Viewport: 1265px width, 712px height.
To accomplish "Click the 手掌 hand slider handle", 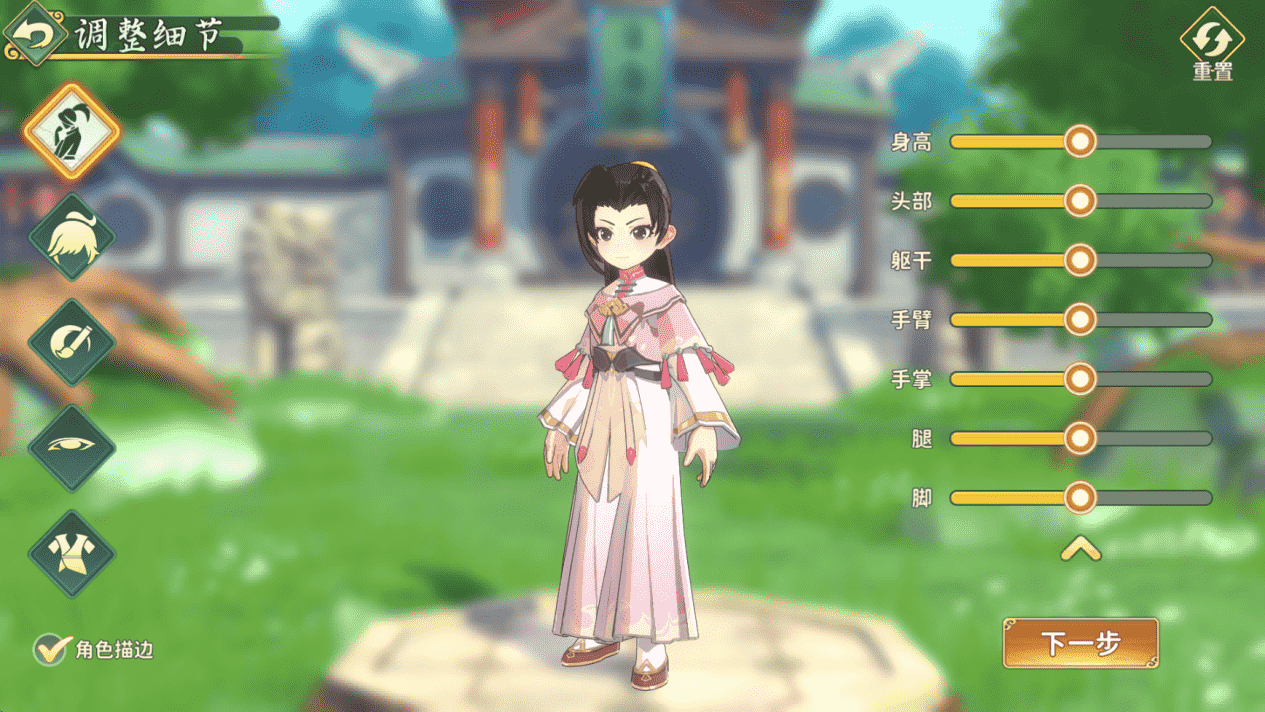I will point(1080,379).
